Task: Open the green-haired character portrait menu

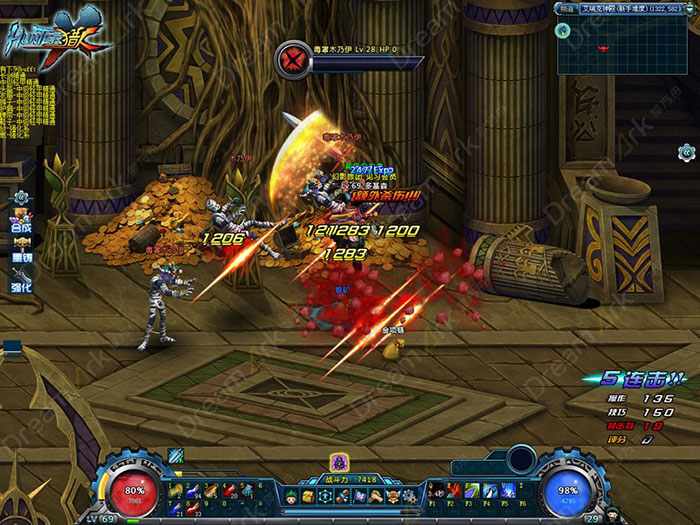Action: (290, 497)
